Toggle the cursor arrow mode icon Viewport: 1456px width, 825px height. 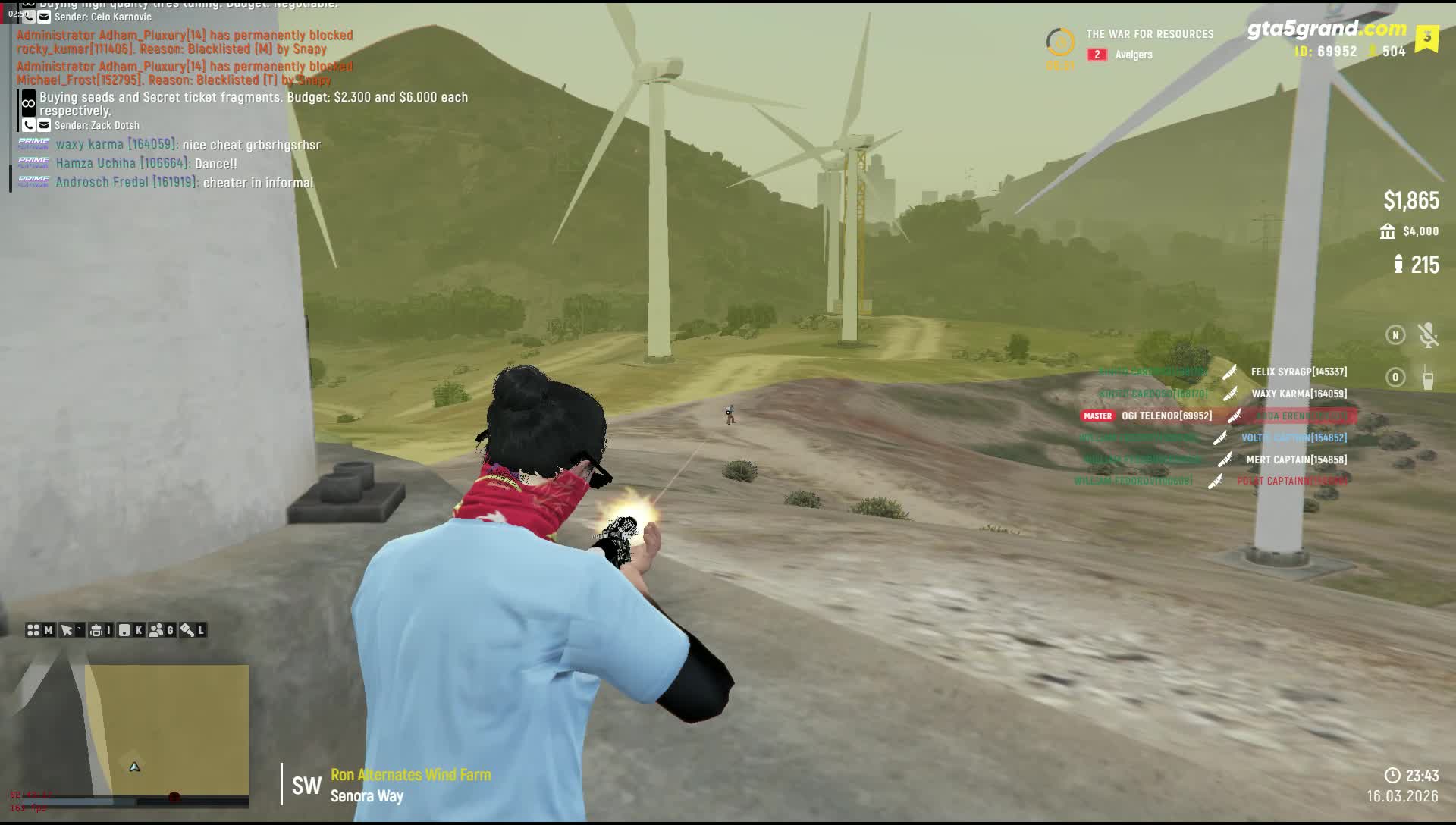pos(67,630)
